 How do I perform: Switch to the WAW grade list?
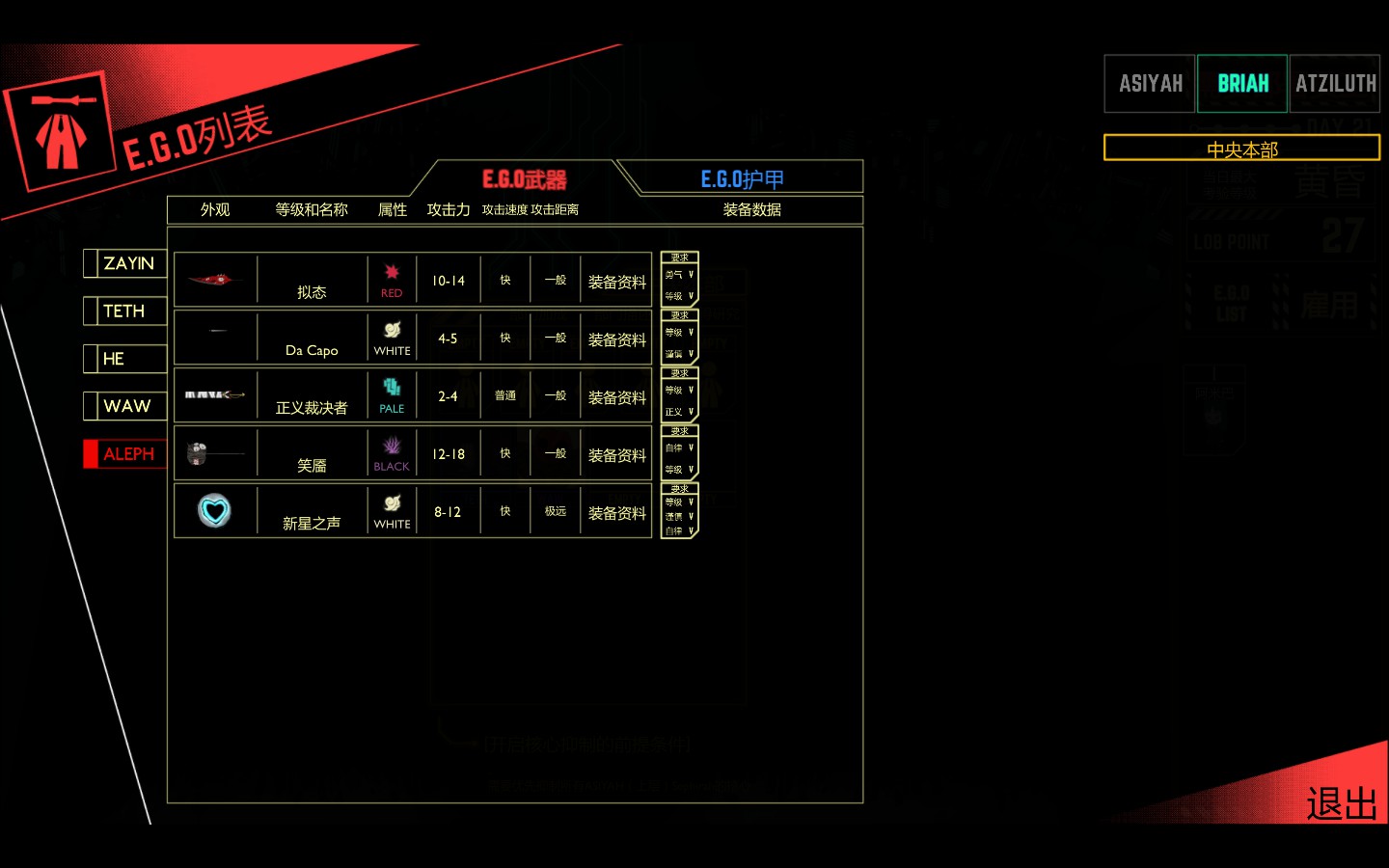tap(127, 406)
